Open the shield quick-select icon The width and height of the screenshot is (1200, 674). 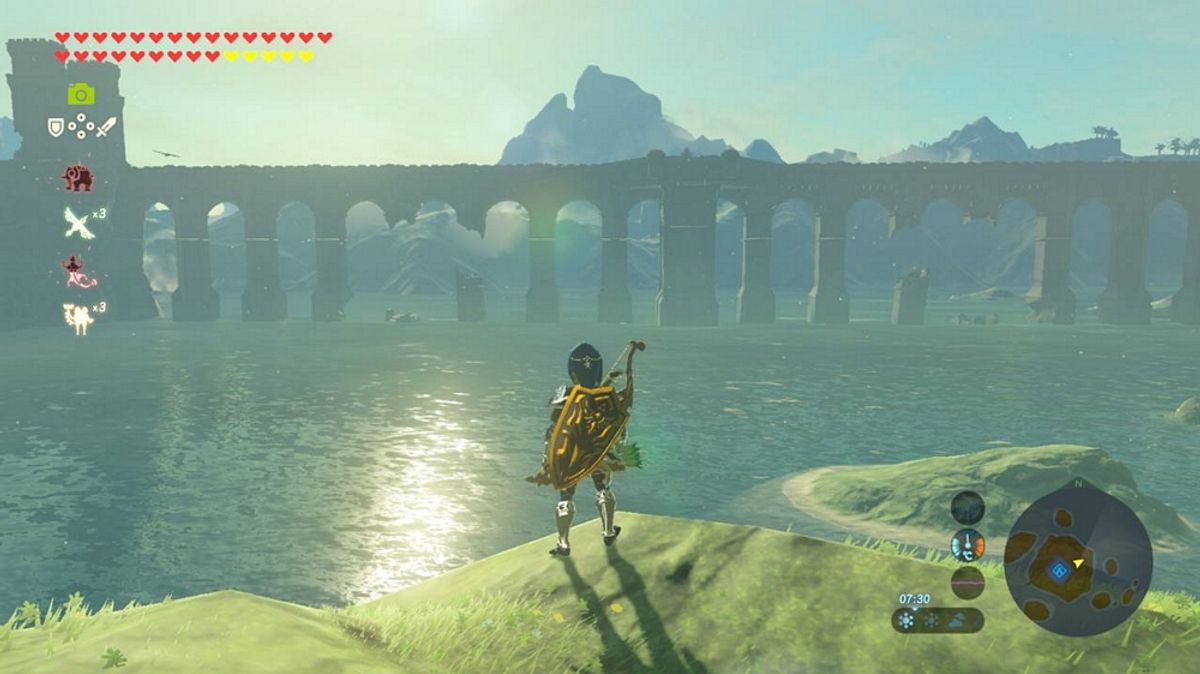(56, 127)
